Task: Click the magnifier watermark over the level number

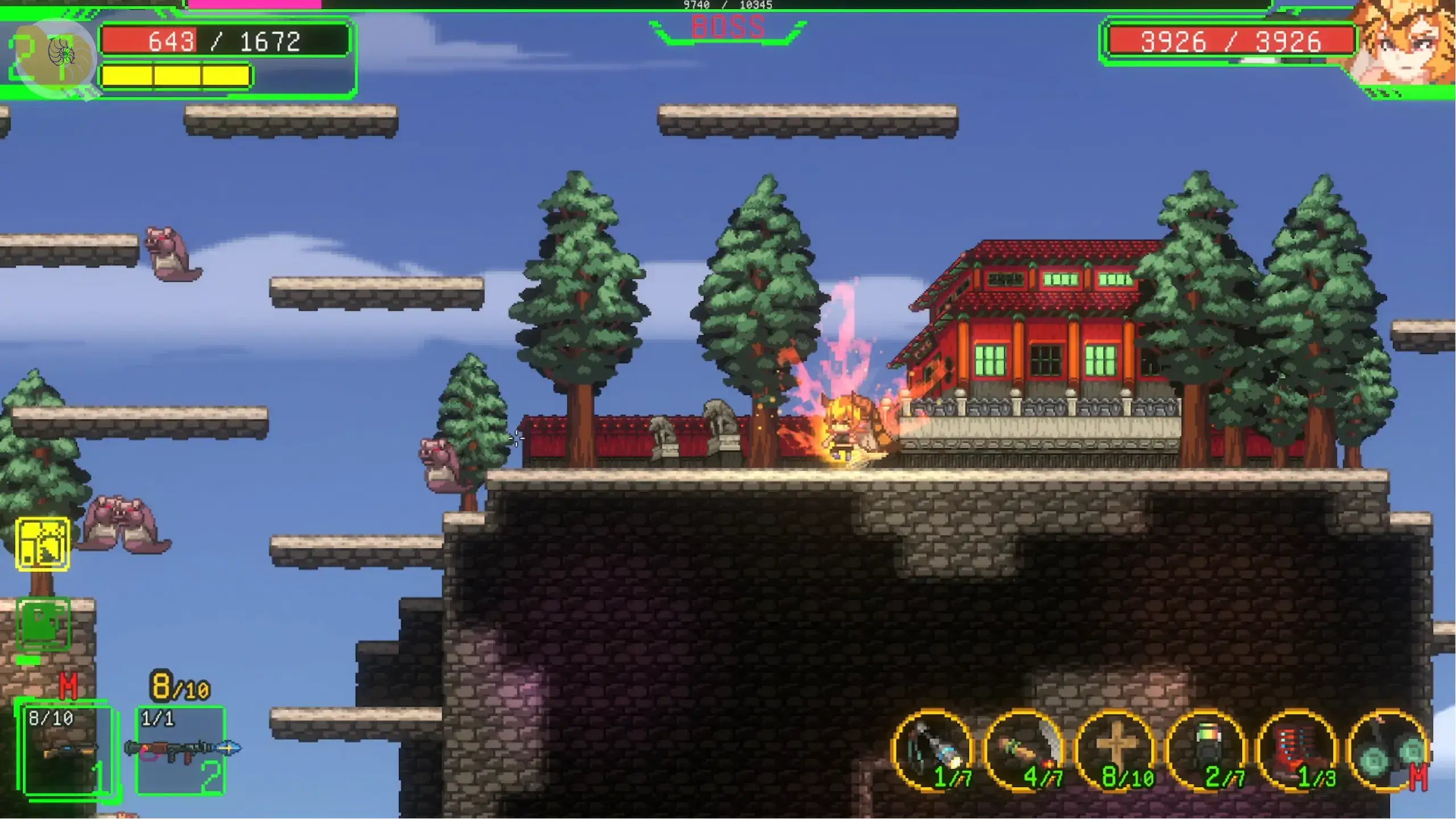Action: click(56, 57)
